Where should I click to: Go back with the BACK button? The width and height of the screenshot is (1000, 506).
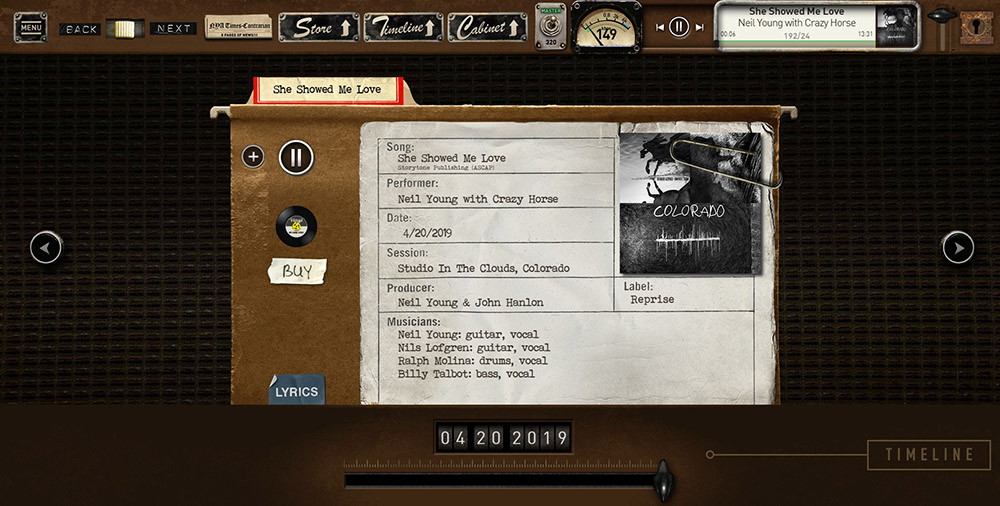pyautogui.click(x=81, y=29)
